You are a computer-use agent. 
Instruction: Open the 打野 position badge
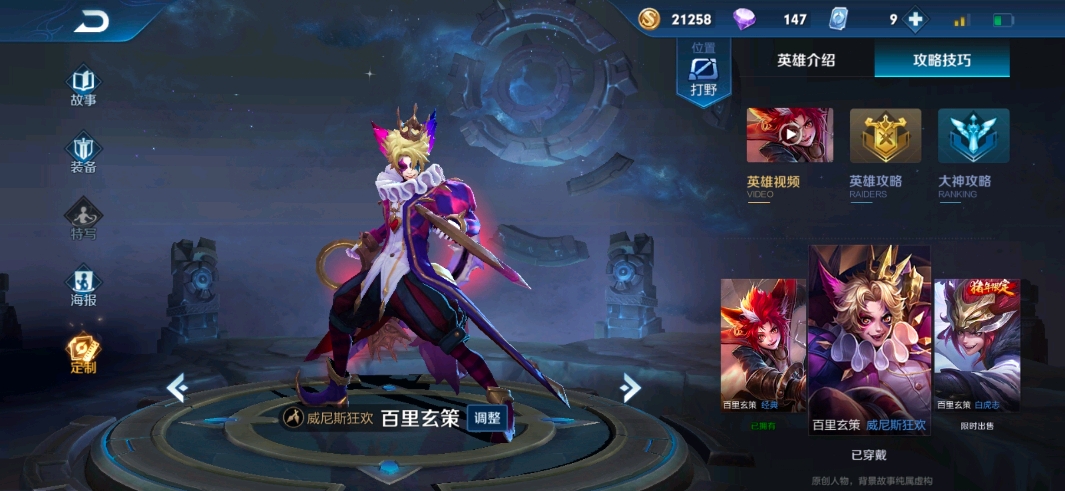point(703,72)
